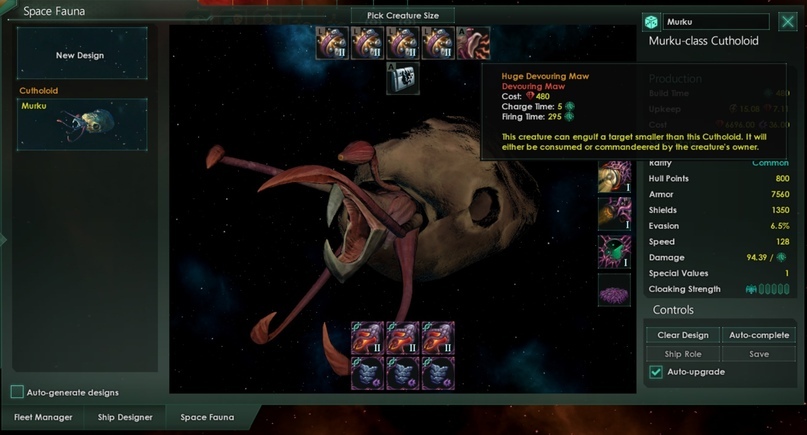The width and height of the screenshot is (807, 435).
Task: Toggle the Auto-upgrade checkbox
Action: coord(656,372)
